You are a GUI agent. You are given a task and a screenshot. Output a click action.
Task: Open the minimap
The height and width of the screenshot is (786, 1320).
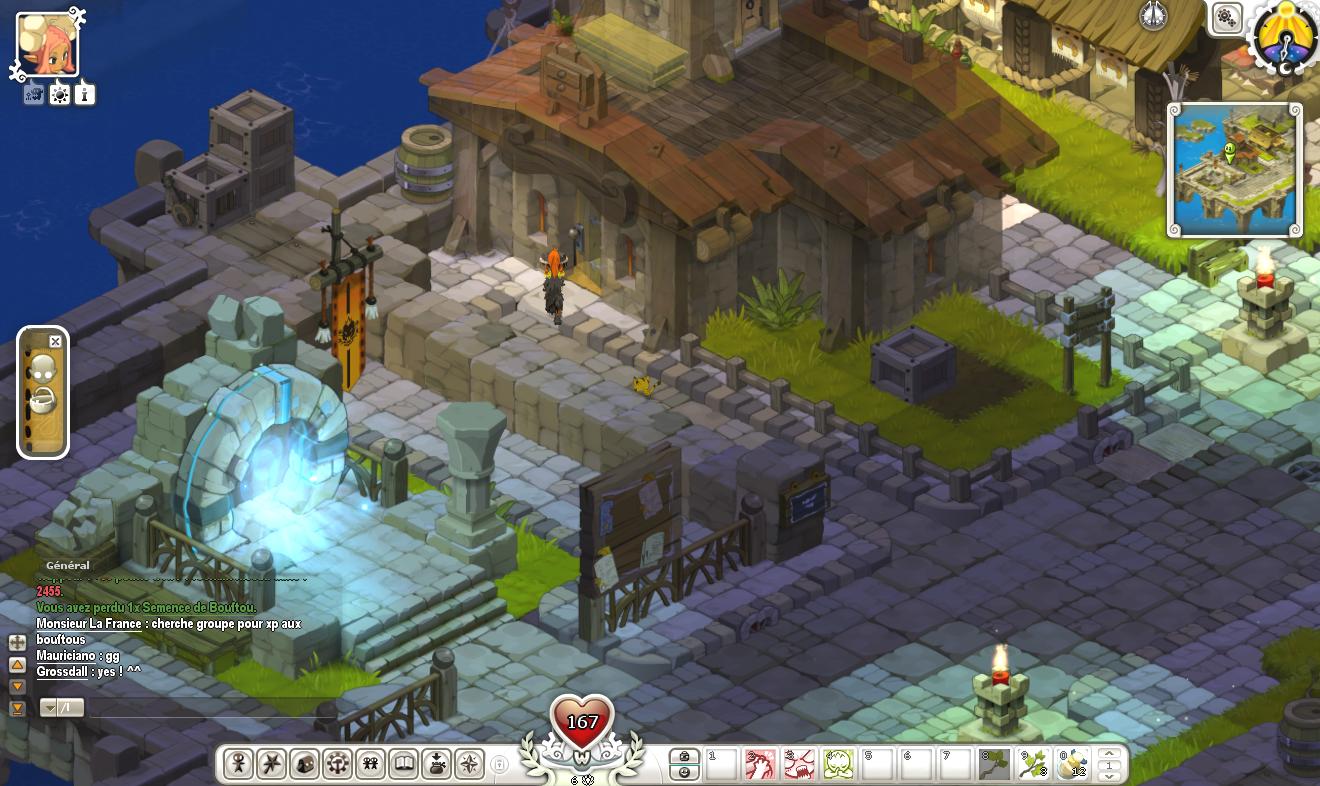pyautogui.click(x=1235, y=170)
